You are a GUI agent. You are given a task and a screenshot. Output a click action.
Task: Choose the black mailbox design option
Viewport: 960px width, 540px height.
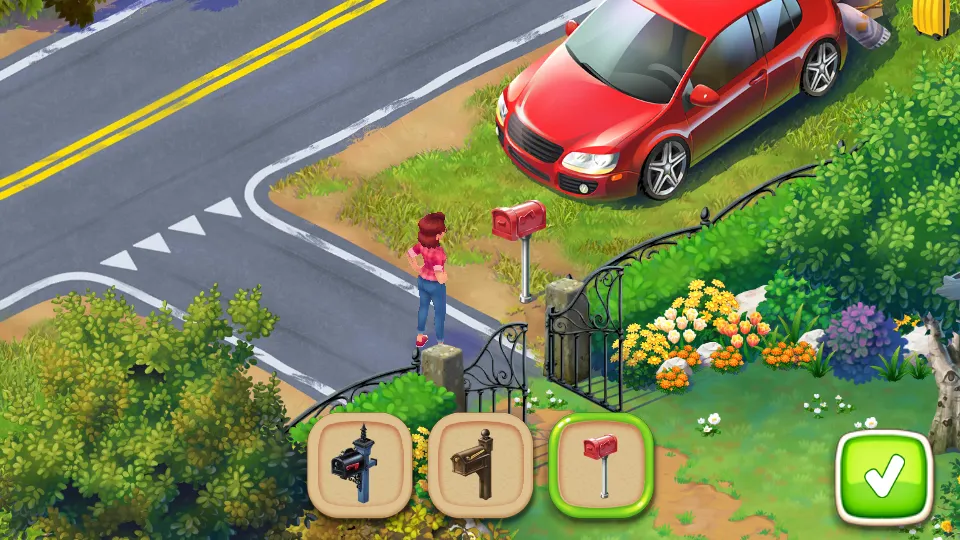pos(359,465)
